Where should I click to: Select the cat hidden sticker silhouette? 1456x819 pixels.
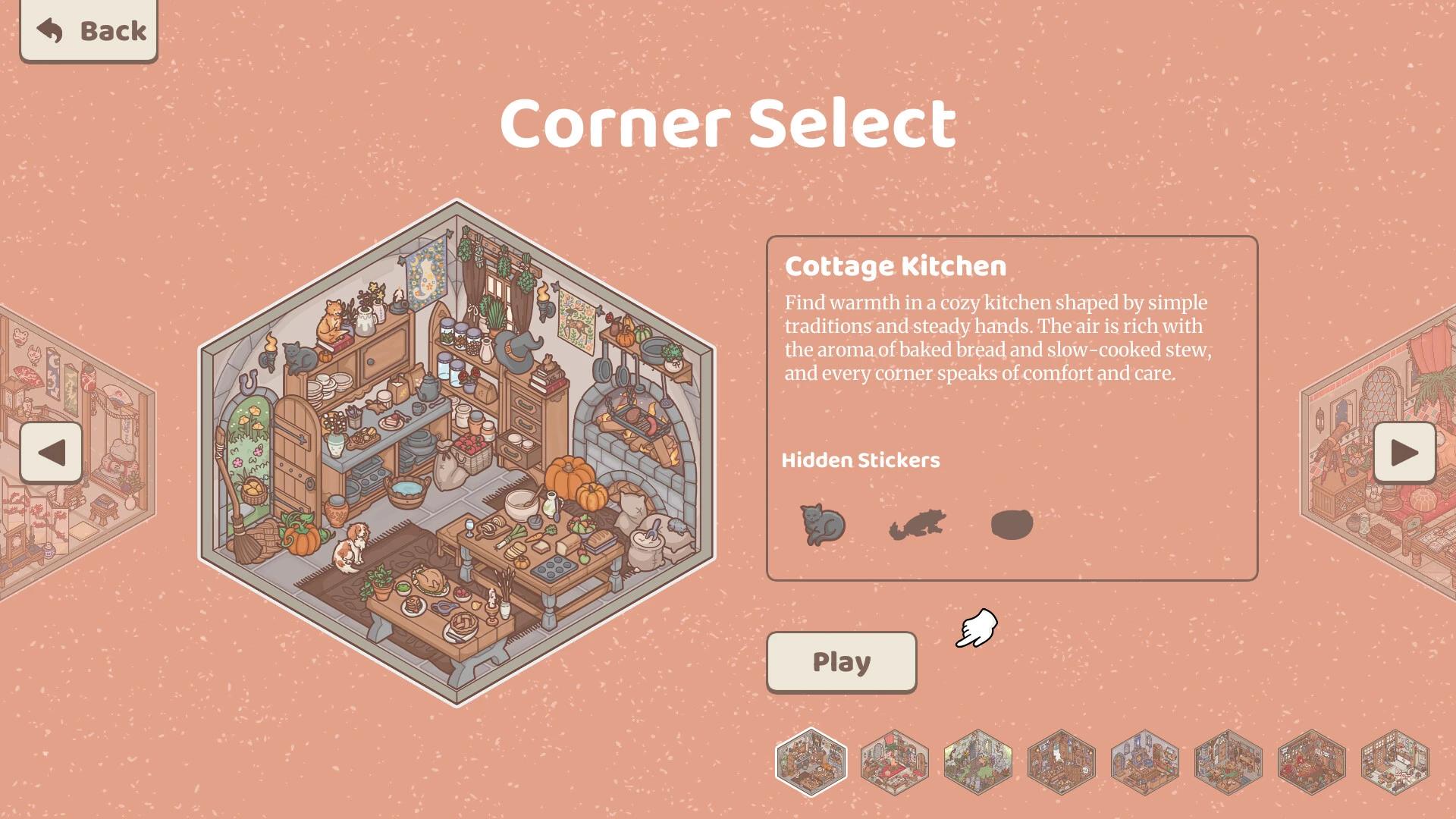tap(823, 523)
